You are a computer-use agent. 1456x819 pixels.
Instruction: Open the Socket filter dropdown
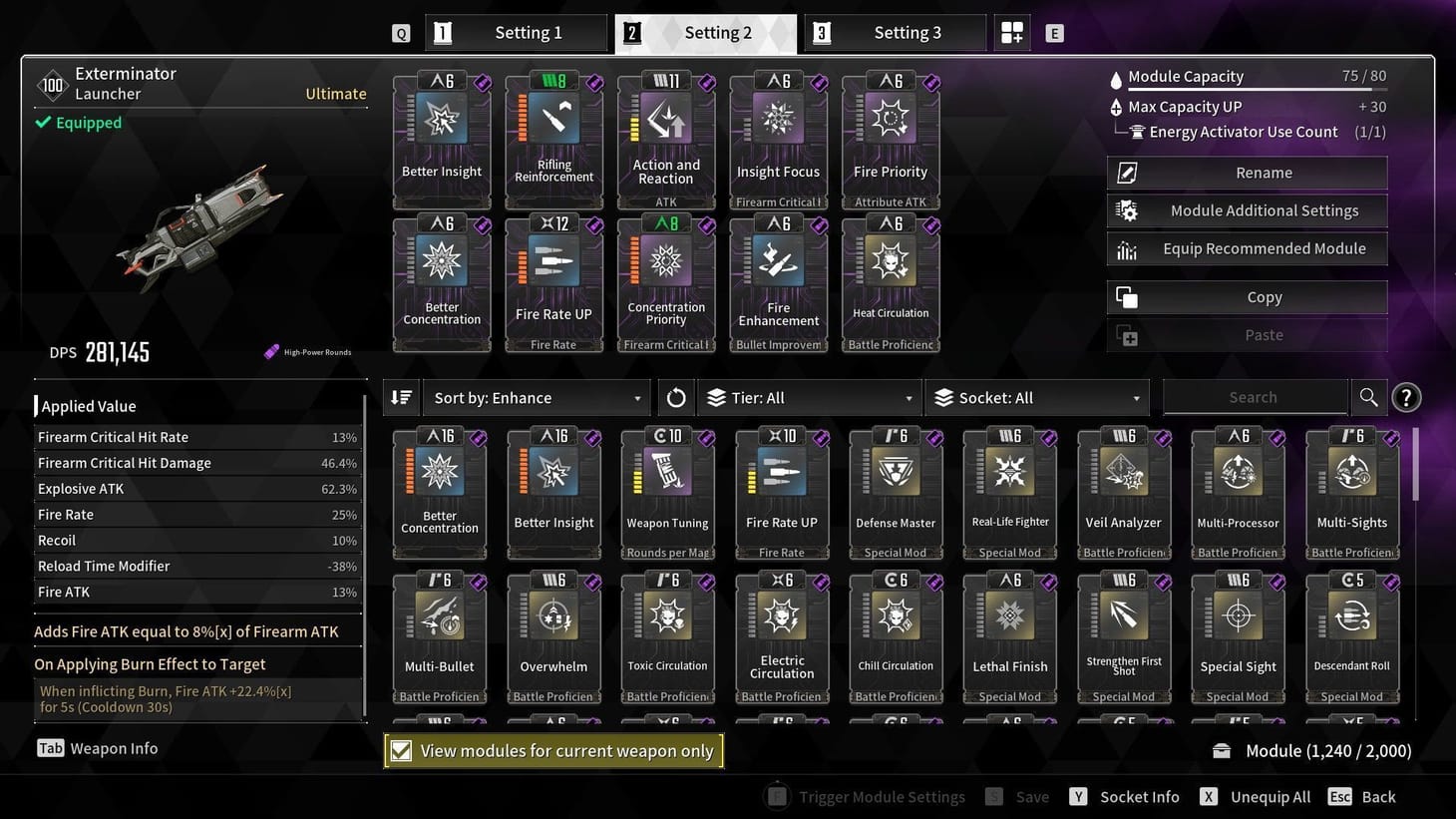coord(1037,397)
